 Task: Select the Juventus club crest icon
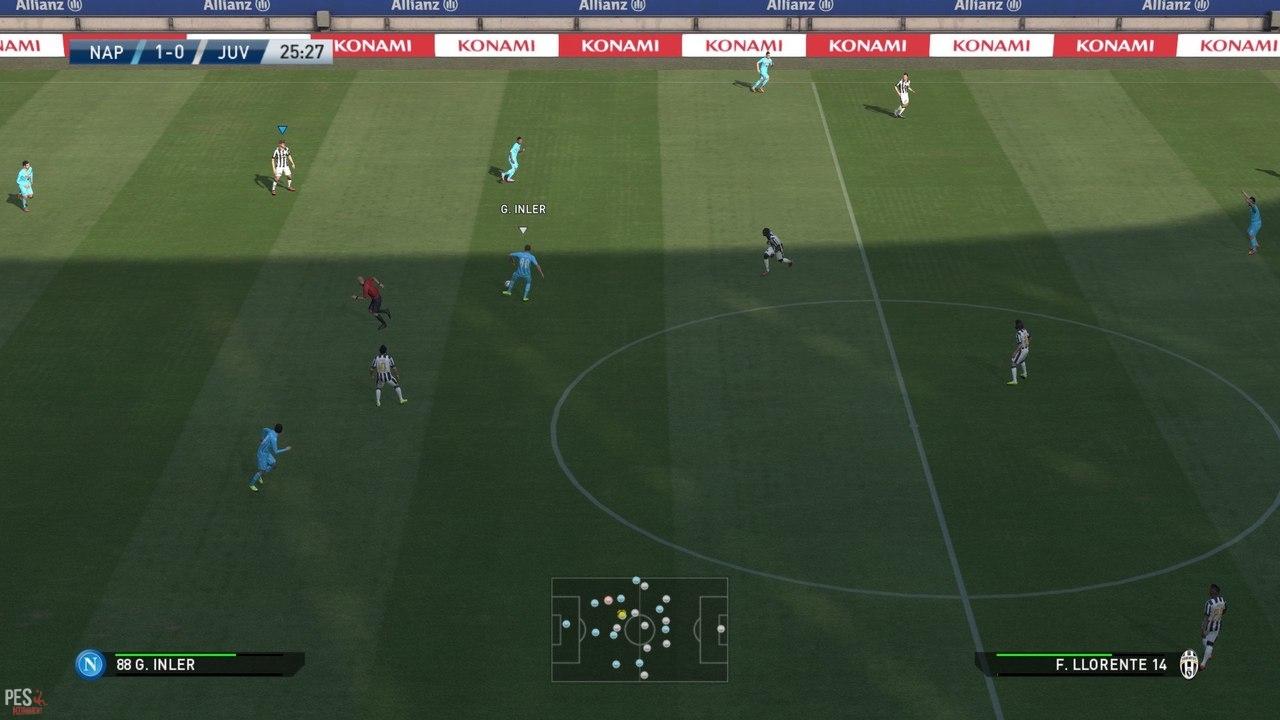tap(1188, 664)
